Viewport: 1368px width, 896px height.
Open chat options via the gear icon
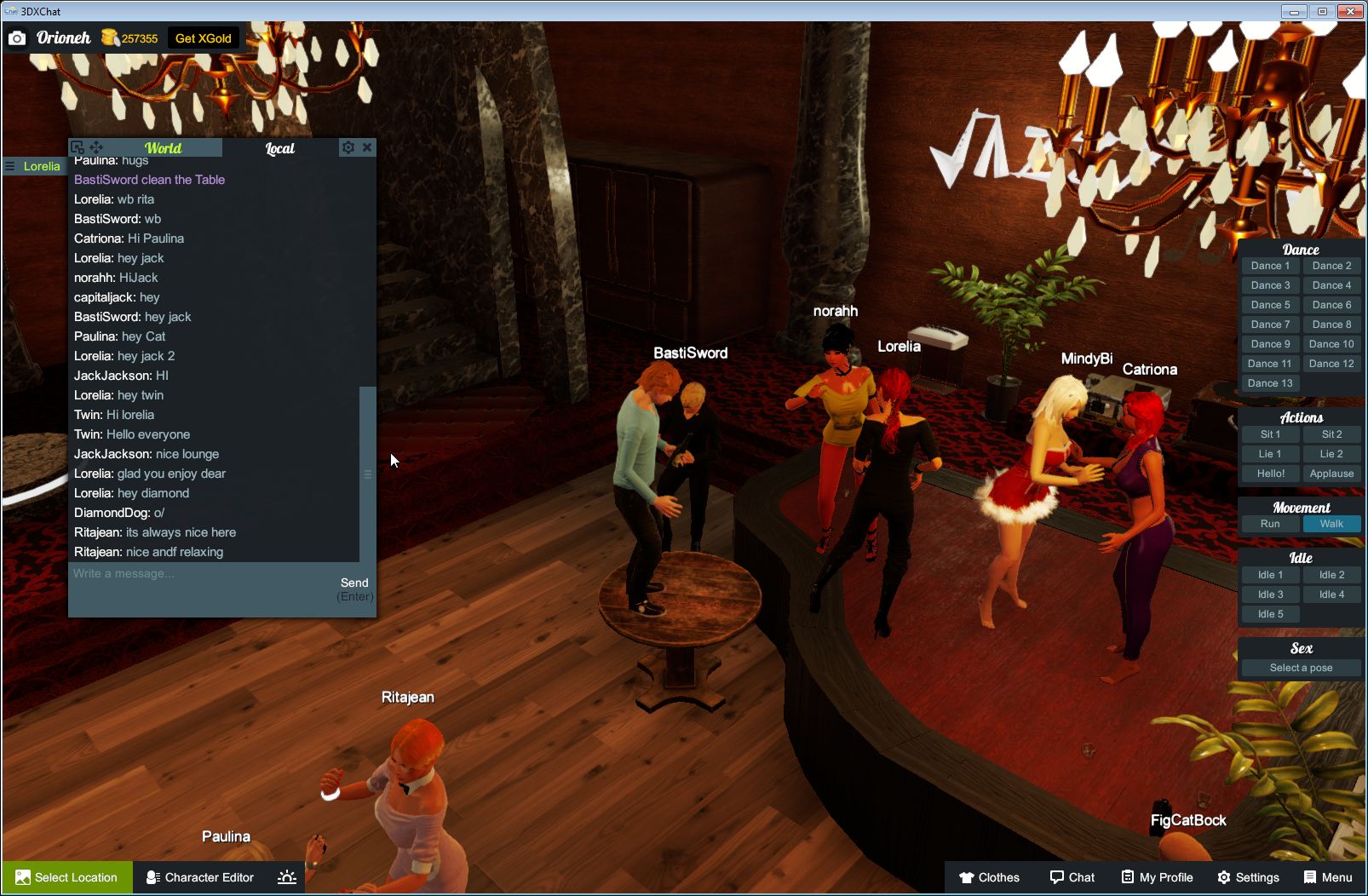348,146
